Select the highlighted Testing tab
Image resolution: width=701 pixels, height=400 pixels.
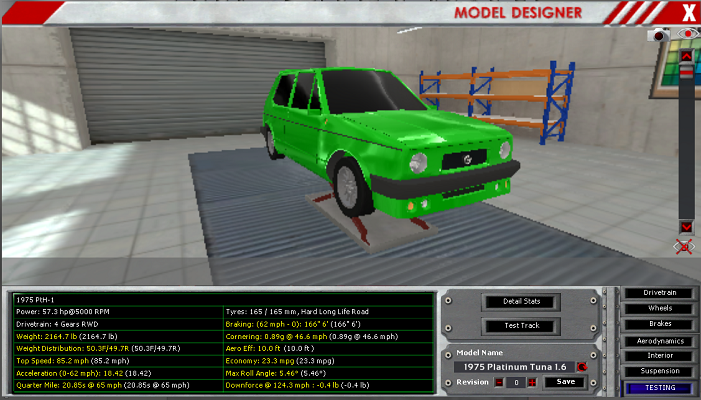(659, 387)
